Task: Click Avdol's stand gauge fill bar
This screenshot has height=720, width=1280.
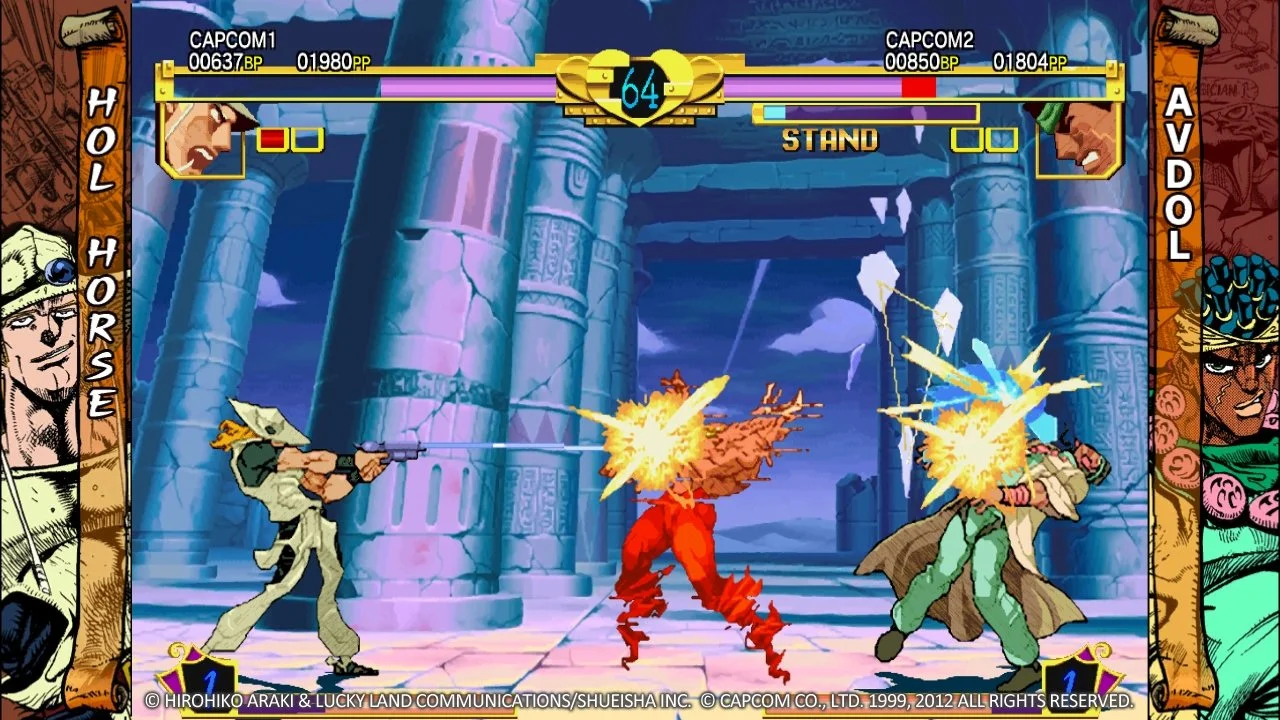Action: click(775, 113)
